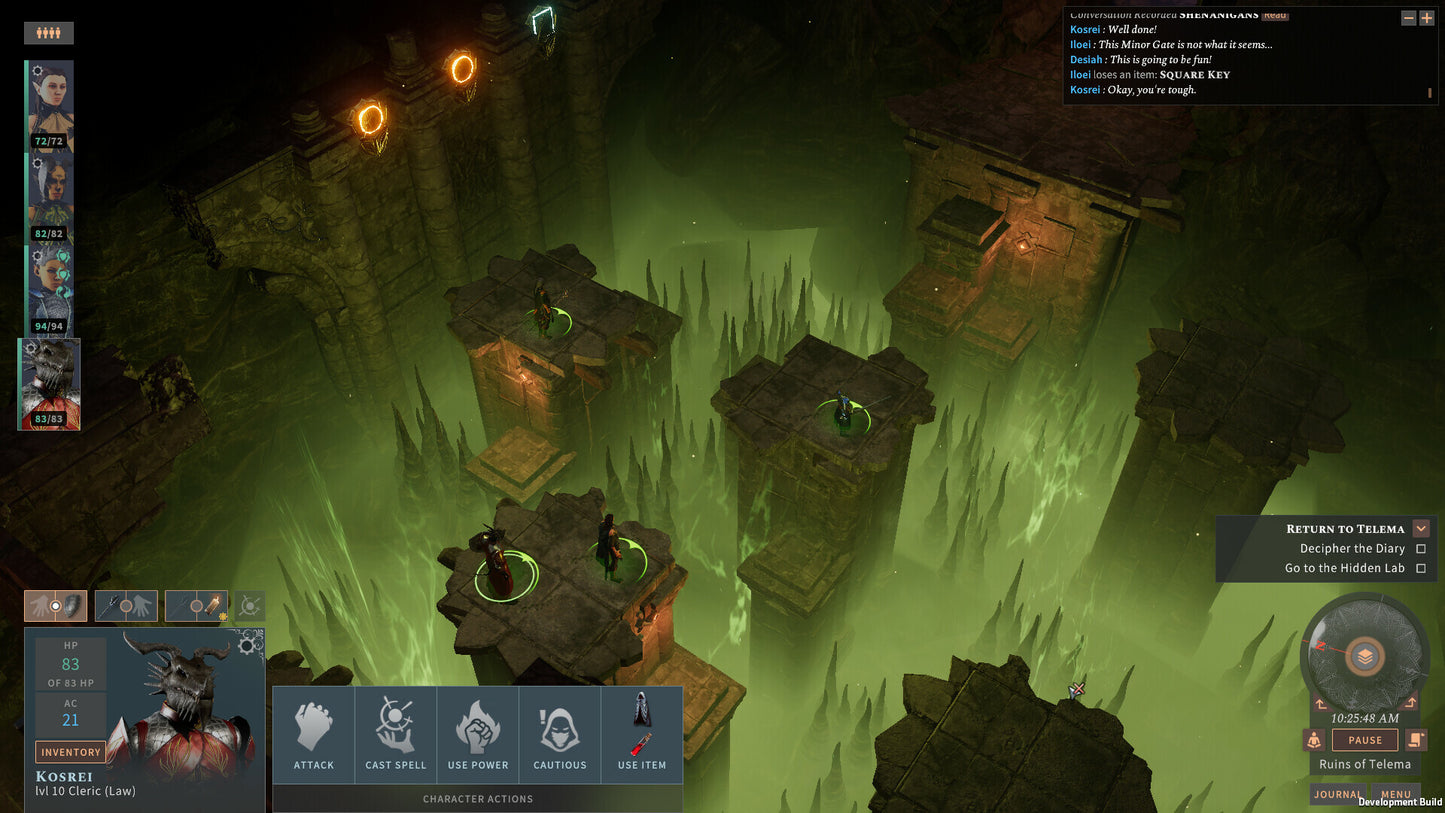
Task: Select the map layers icon in minimap center
Action: pos(1364,656)
